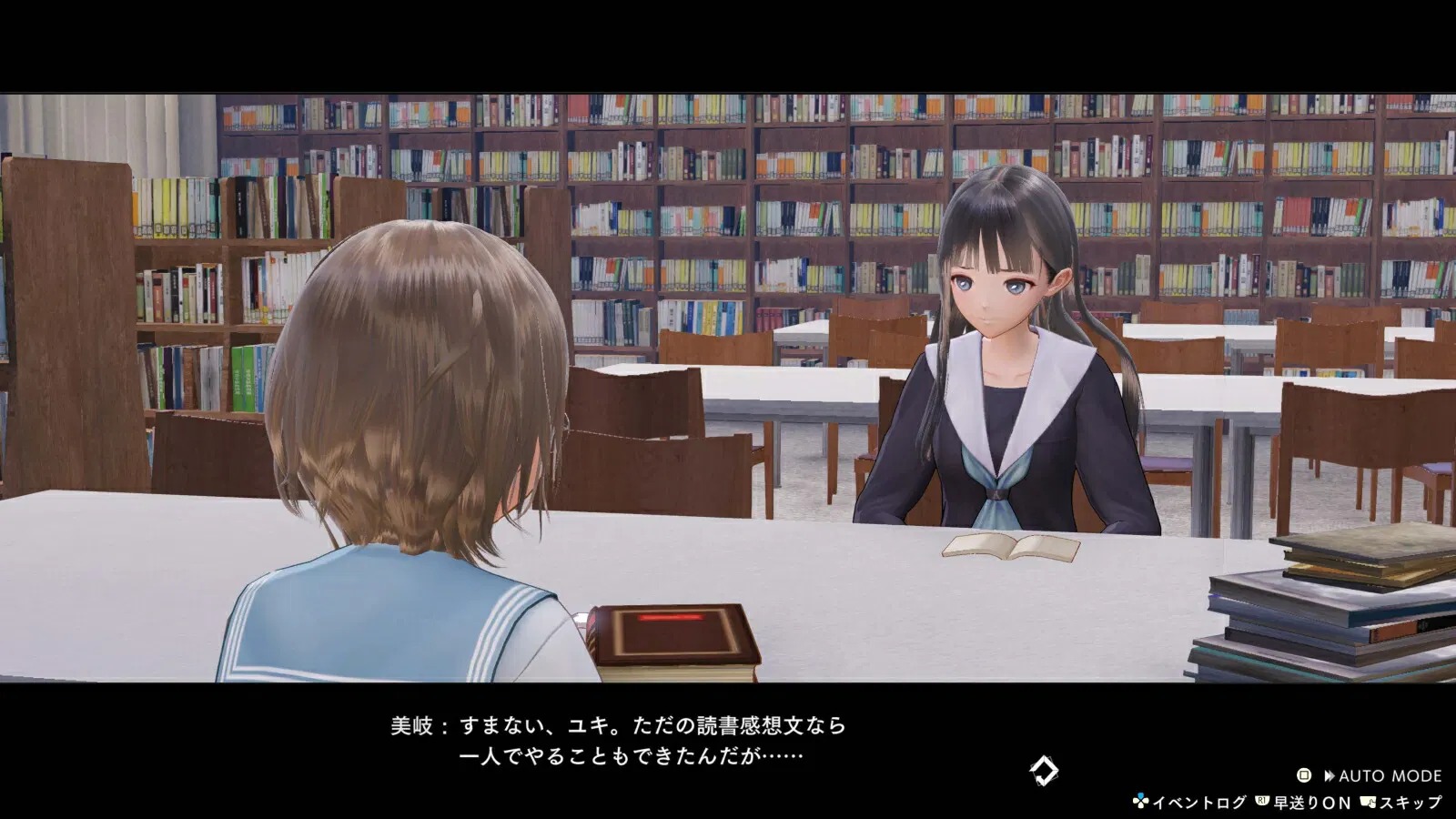Click the black-haired girl in sailor uniform

[1001, 364]
